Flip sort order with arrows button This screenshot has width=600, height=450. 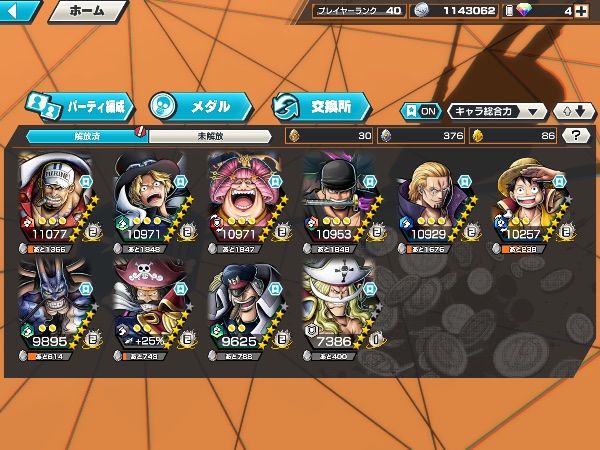tap(574, 111)
